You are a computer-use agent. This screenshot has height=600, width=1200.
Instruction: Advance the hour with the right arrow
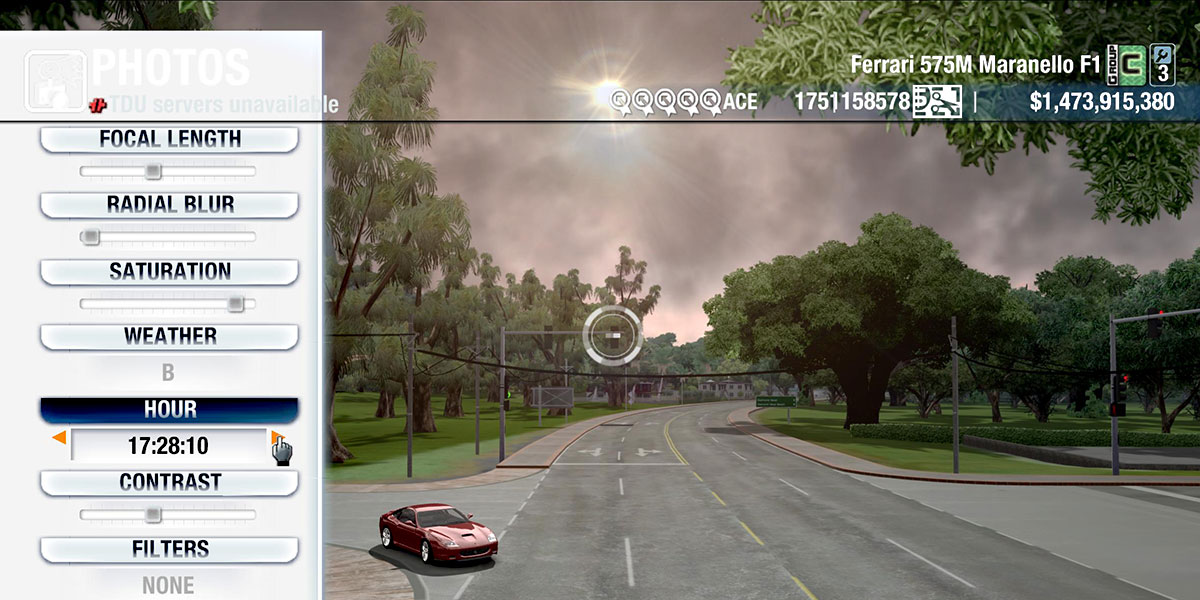click(275, 438)
